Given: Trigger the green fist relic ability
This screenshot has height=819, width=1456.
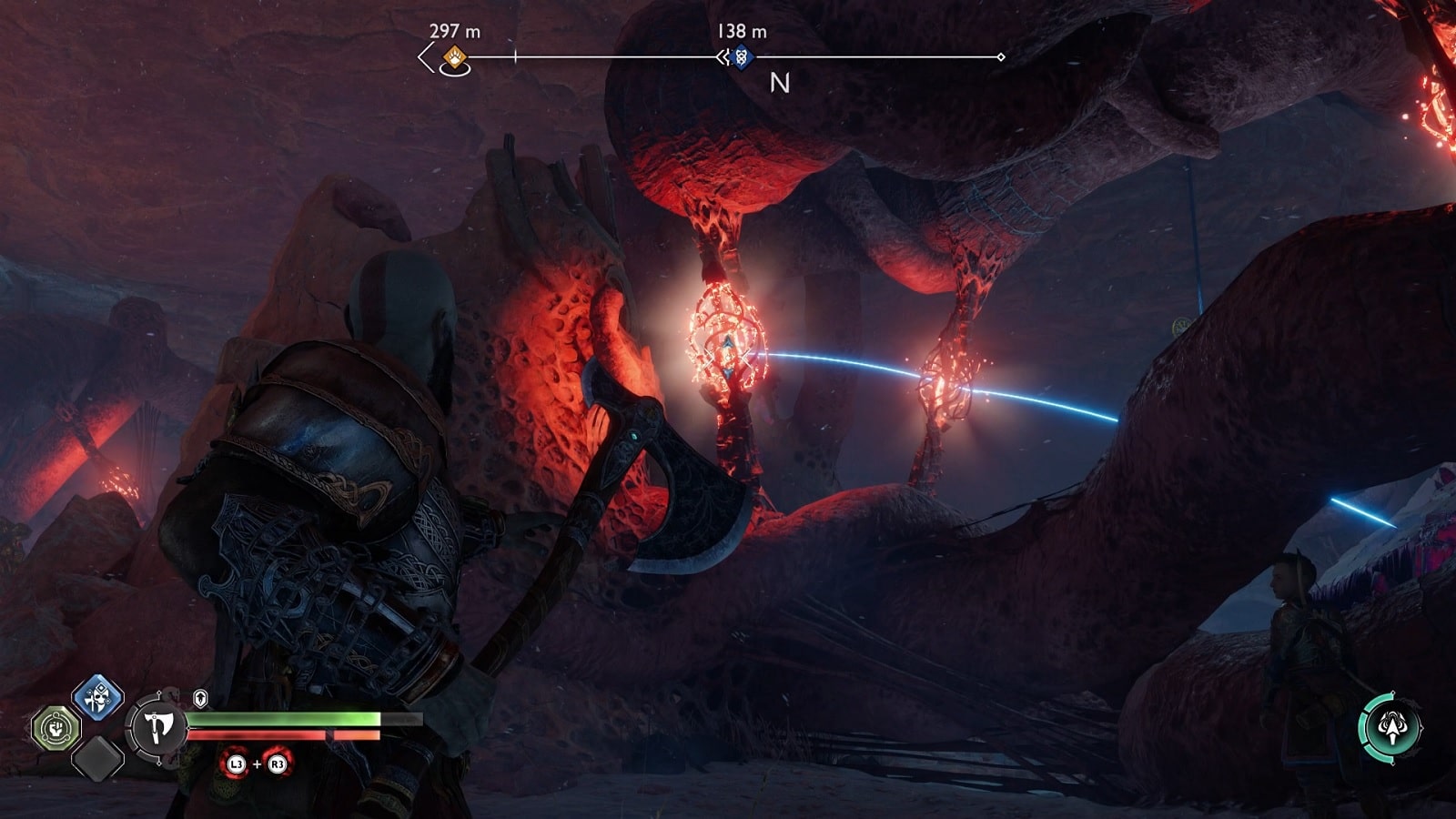Looking at the screenshot, I should click(56, 728).
